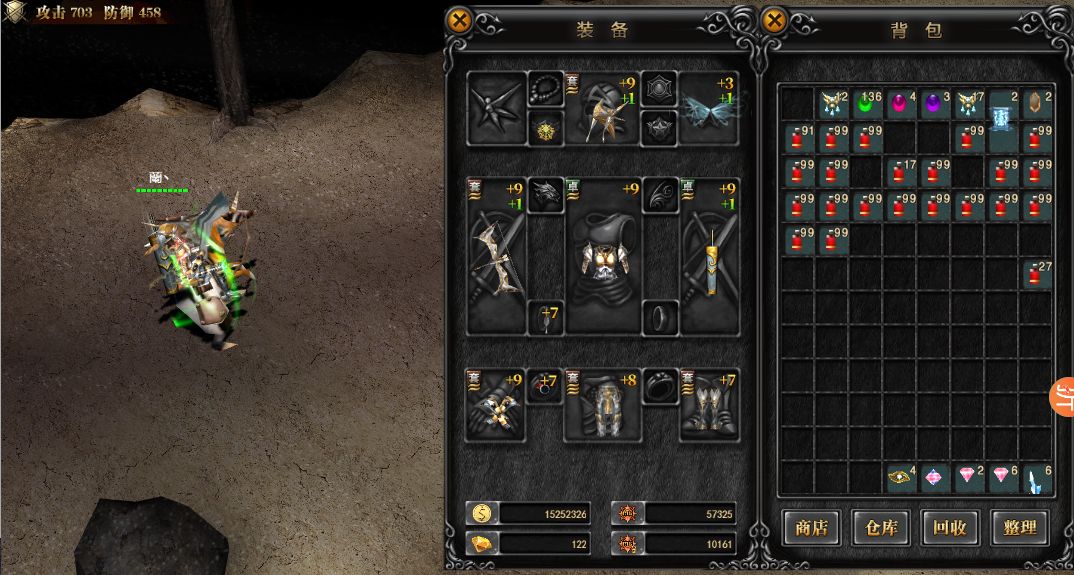Select the equipped leg armor slot
1074x575 pixels.
click(603, 405)
